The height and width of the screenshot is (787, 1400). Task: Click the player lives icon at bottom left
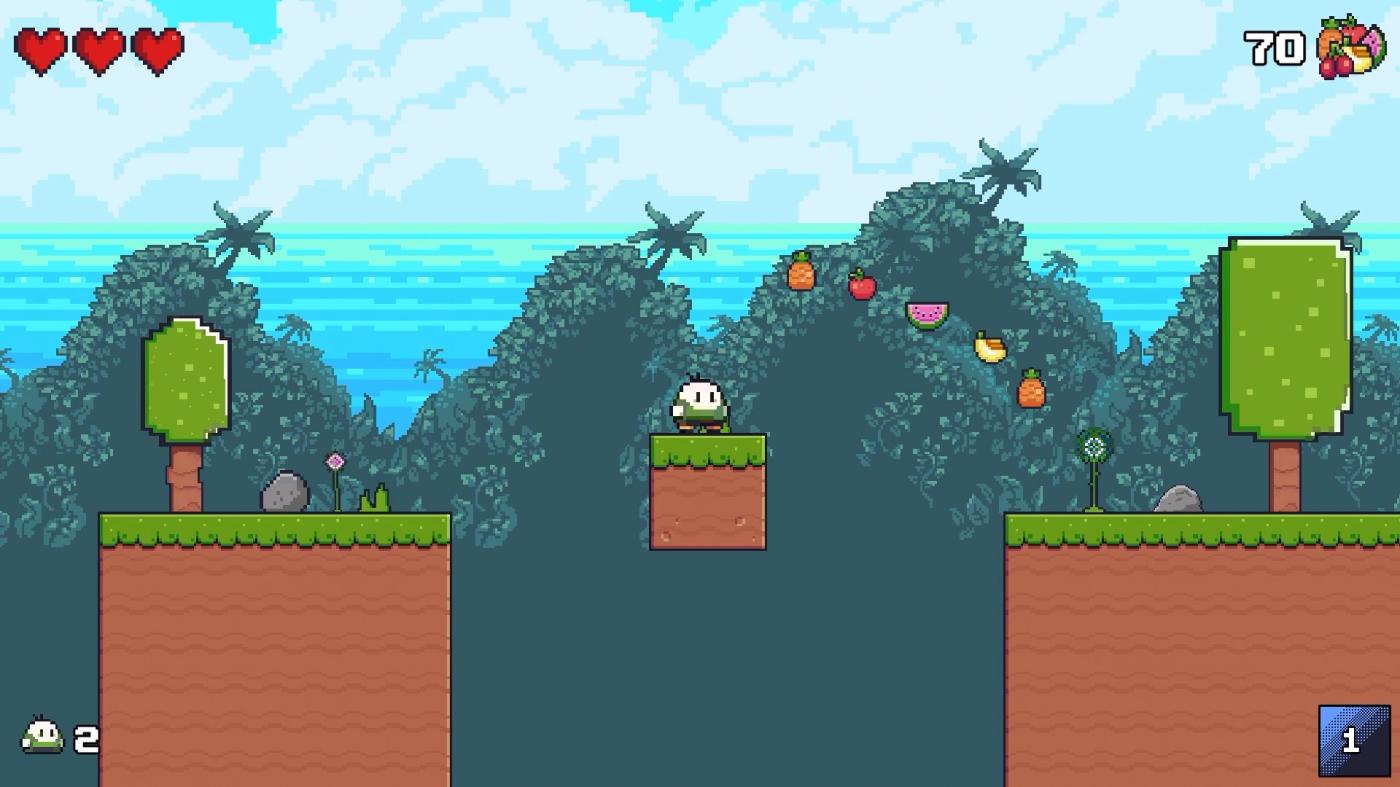tap(38, 734)
